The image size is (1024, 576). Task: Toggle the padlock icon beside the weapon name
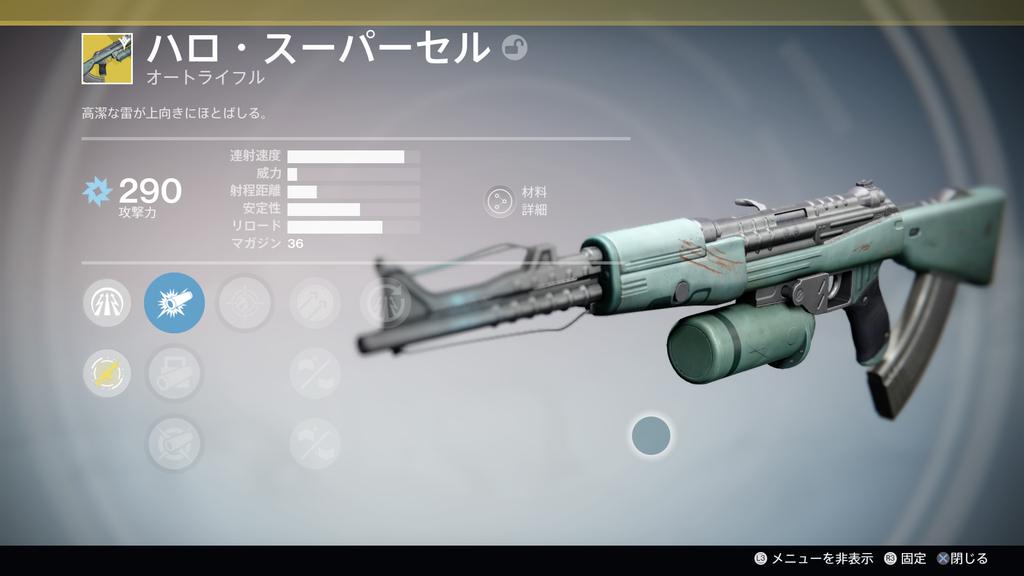coord(514,48)
